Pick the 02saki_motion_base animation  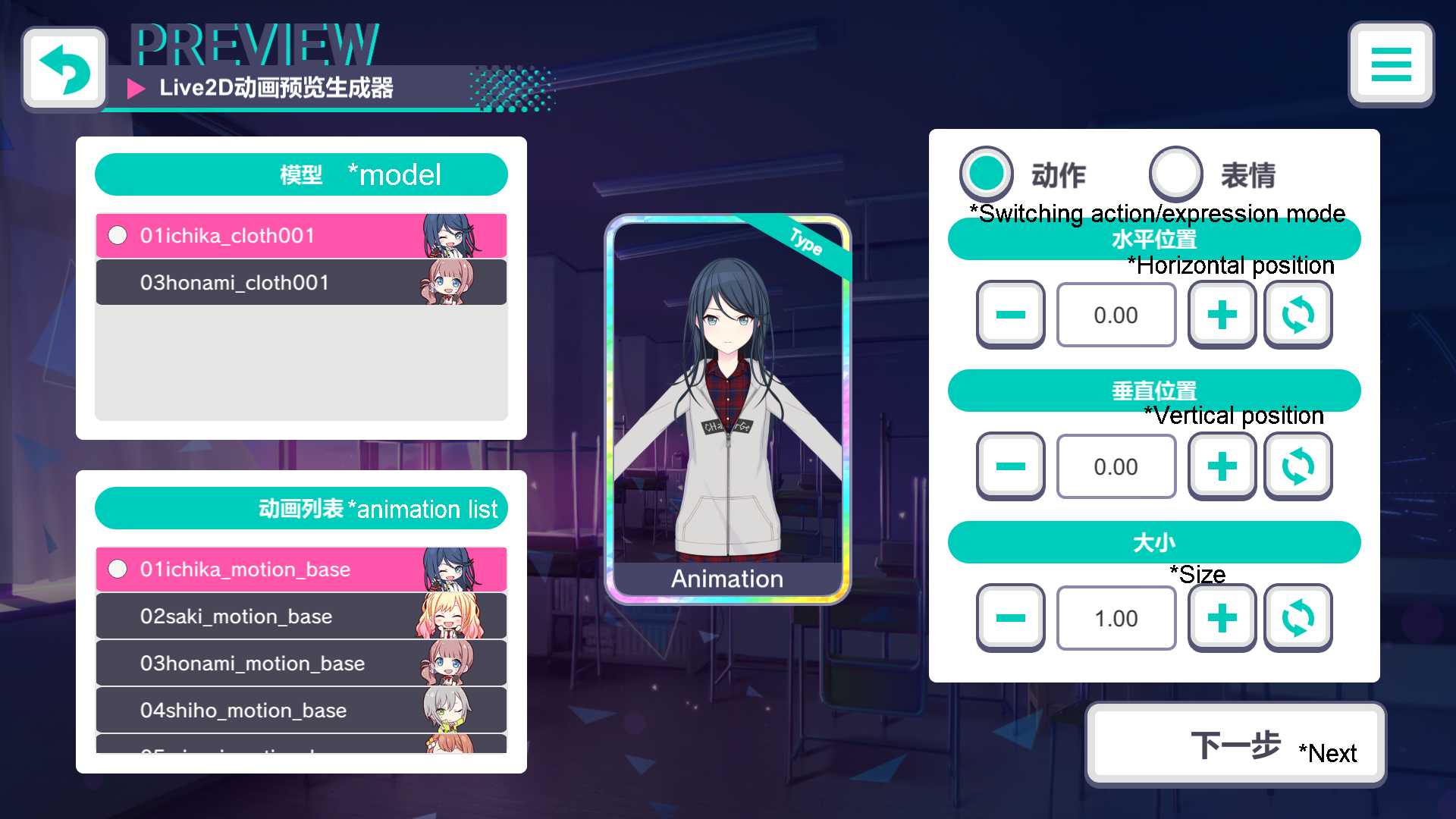(x=300, y=617)
